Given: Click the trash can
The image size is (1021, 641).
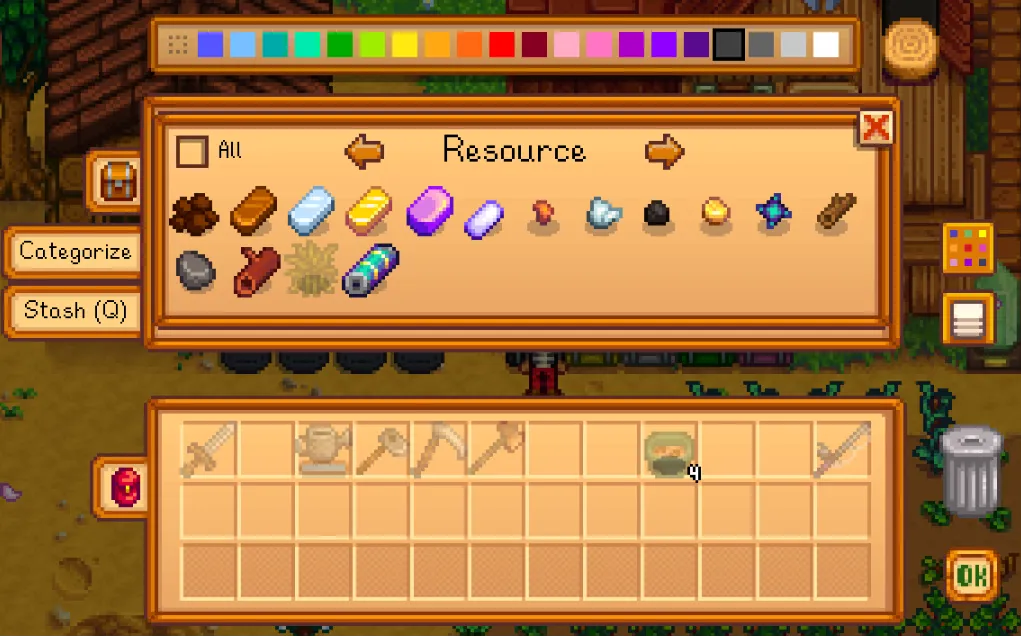Looking at the screenshot, I should point(970,472).
